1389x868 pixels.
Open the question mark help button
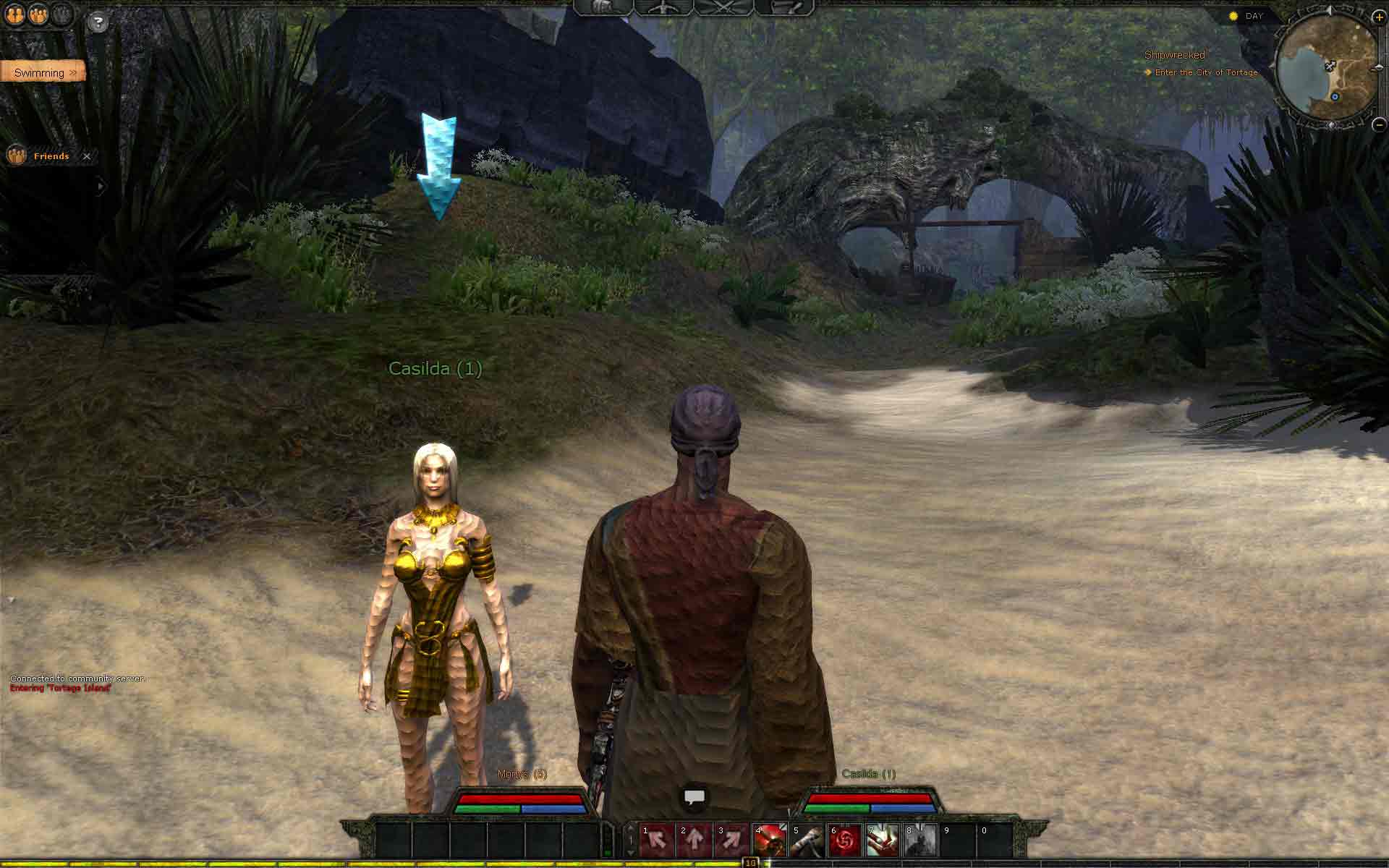tap(98, 22)
